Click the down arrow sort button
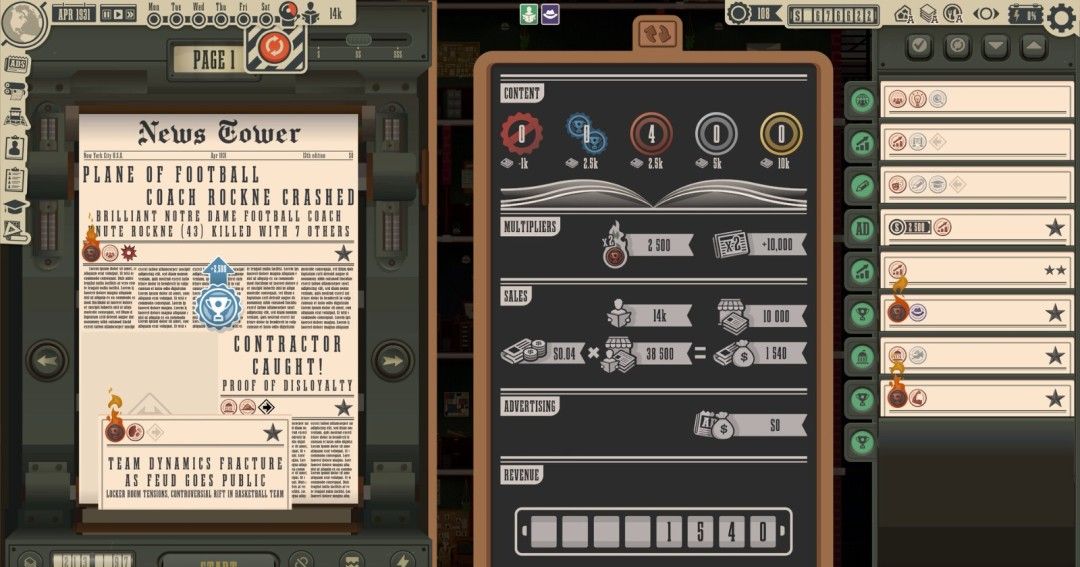The width and height of the screenshot is (1080, 567). pyautogui.click(x=995, y=46)
